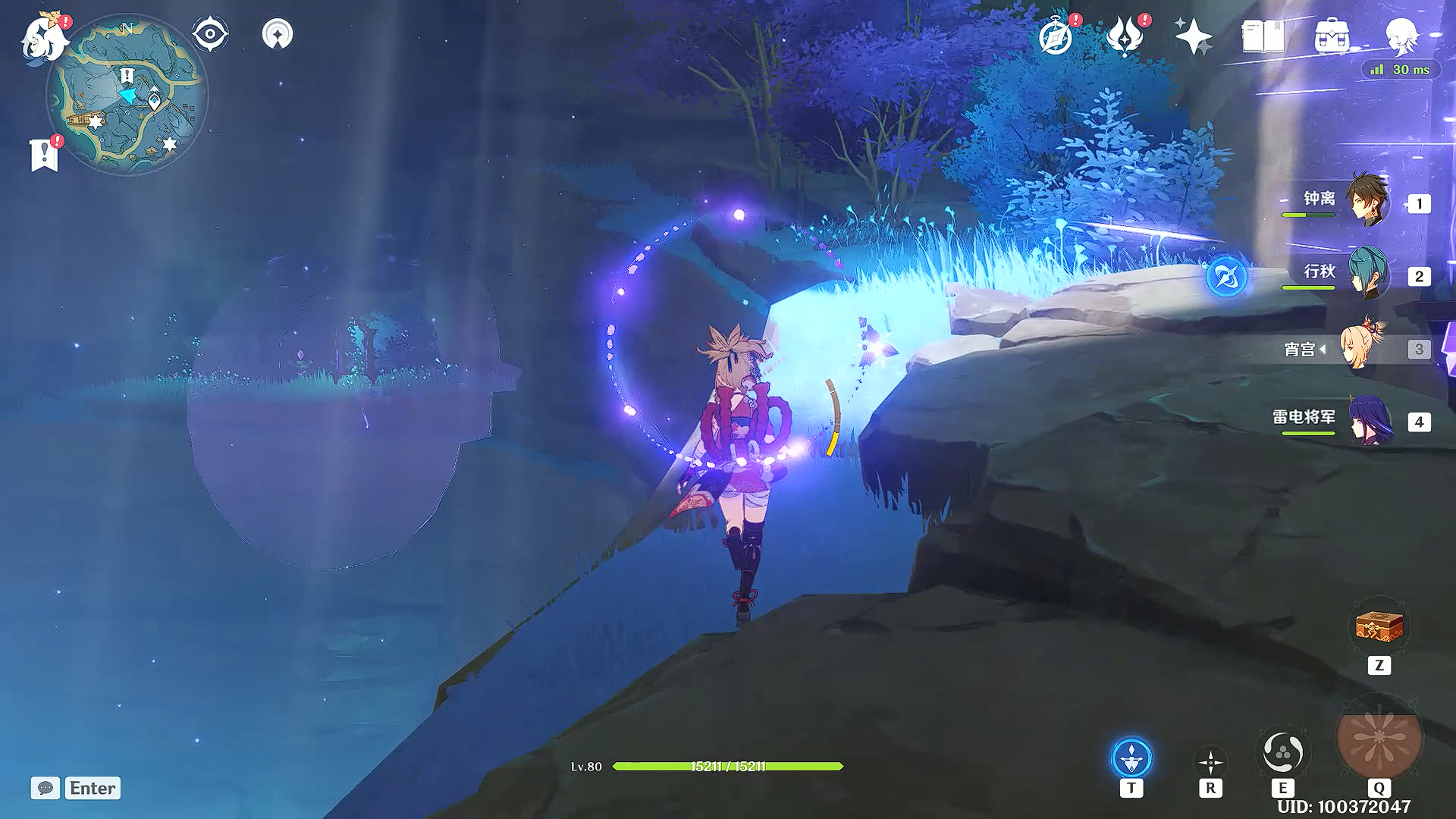This screenshot has width=1456, height=819.
Task: Use the blue glowing T ability
Action: (x=1131, y=758)
